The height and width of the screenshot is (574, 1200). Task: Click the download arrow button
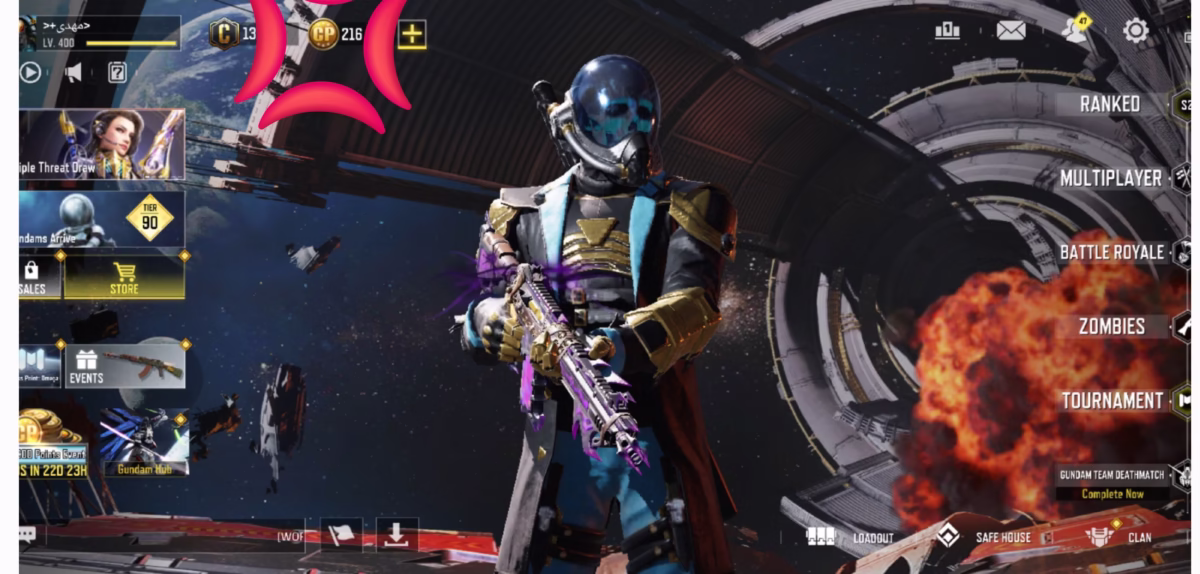[x=397, y=536]
